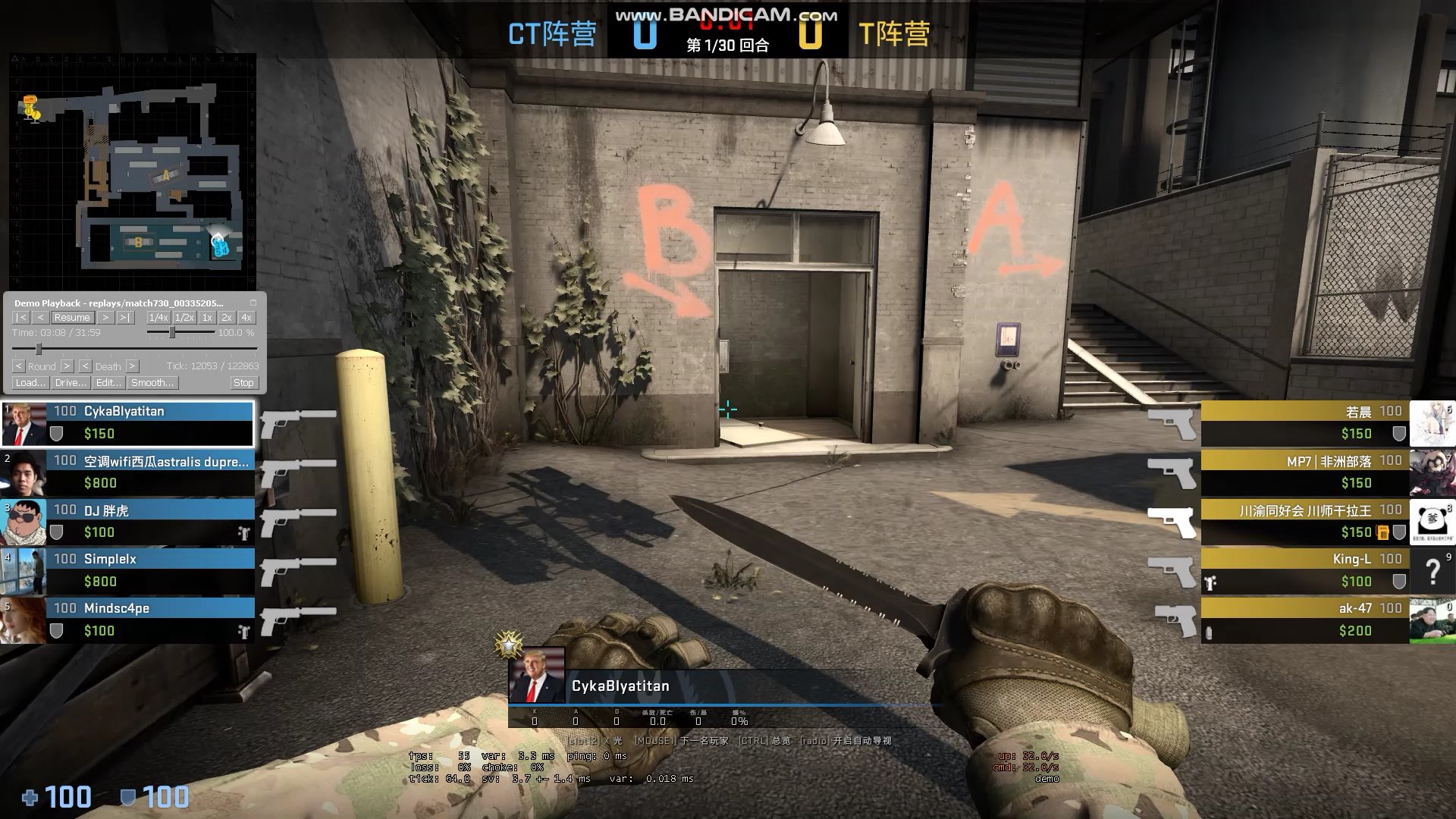This screenshot has height=819, width=1456.
Task: Go to the next round
Action: [x=67, y=366]
